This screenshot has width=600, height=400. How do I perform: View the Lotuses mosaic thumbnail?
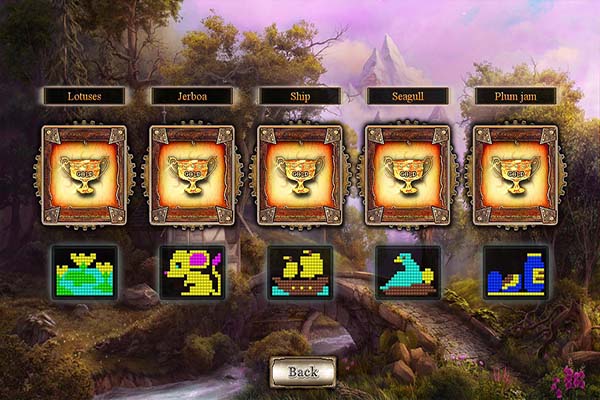pyautogui.click(x=84, y=272)
